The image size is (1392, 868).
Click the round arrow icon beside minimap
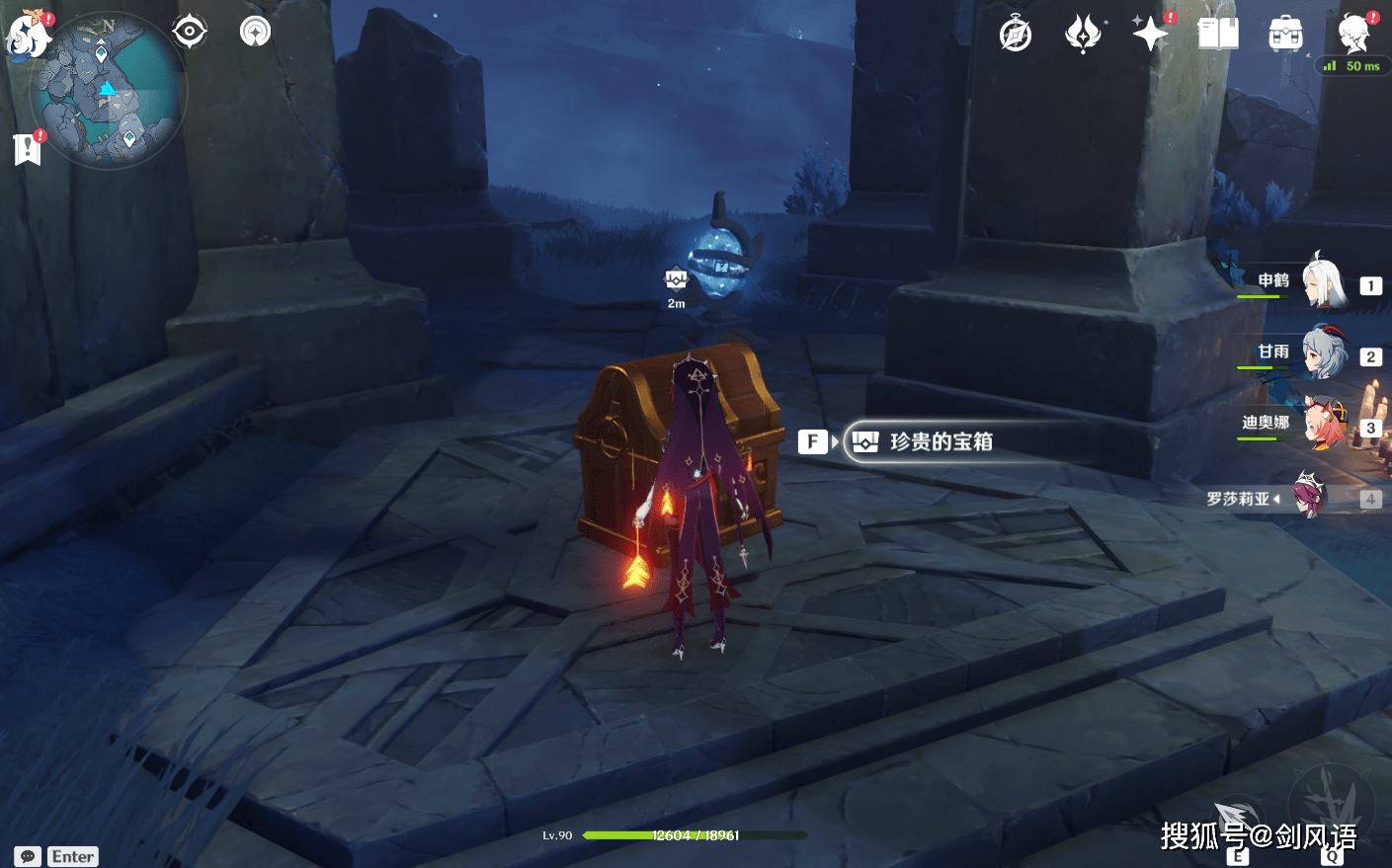255,32
